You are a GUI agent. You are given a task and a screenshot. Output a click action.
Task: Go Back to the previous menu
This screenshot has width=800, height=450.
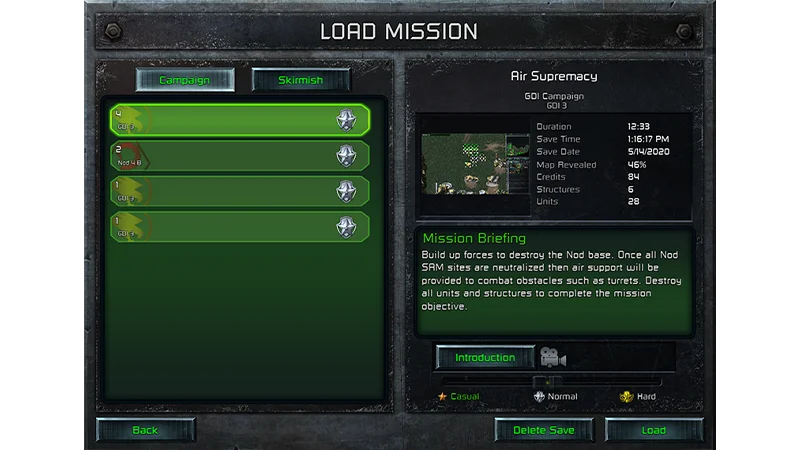click(146, 430)
